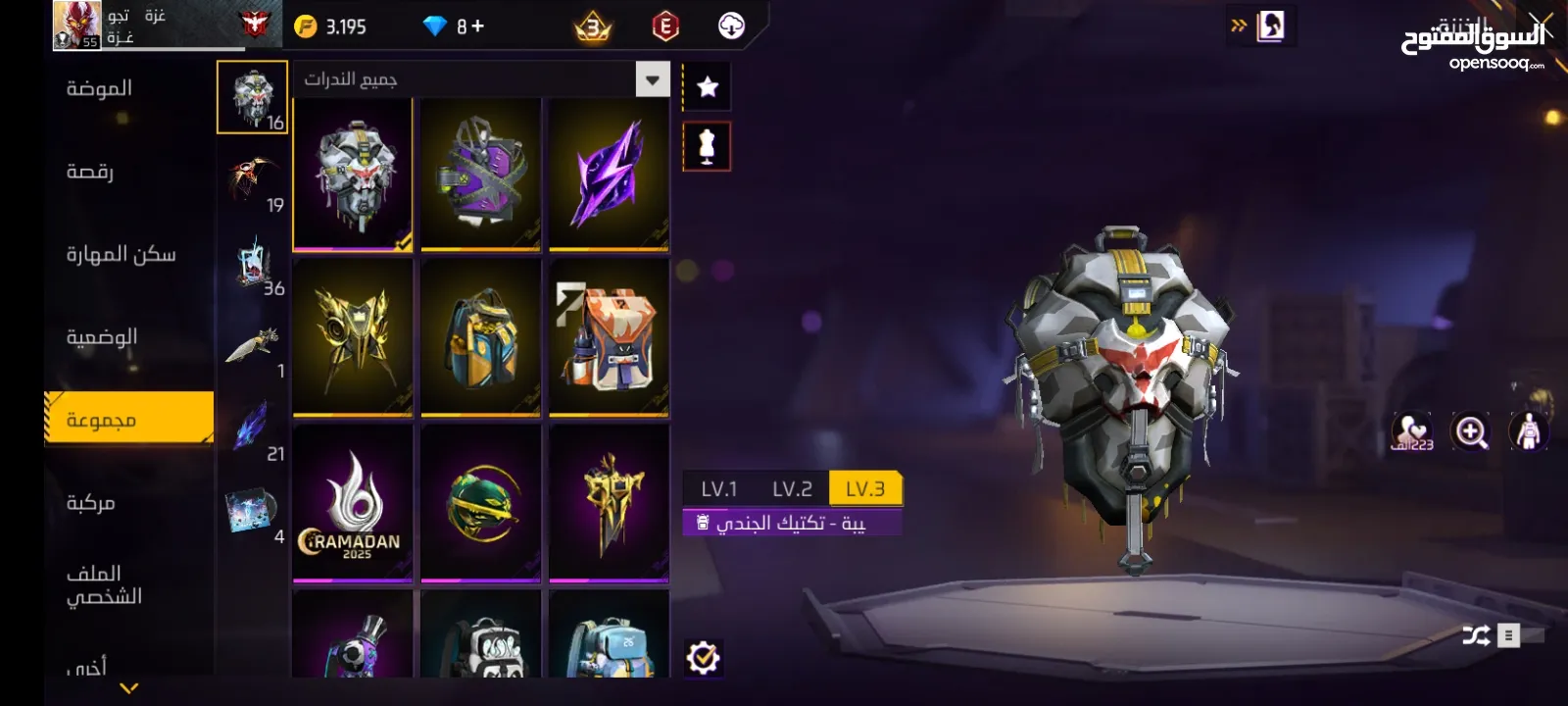Add diamonds with the plus button

(x=478, y=26)
